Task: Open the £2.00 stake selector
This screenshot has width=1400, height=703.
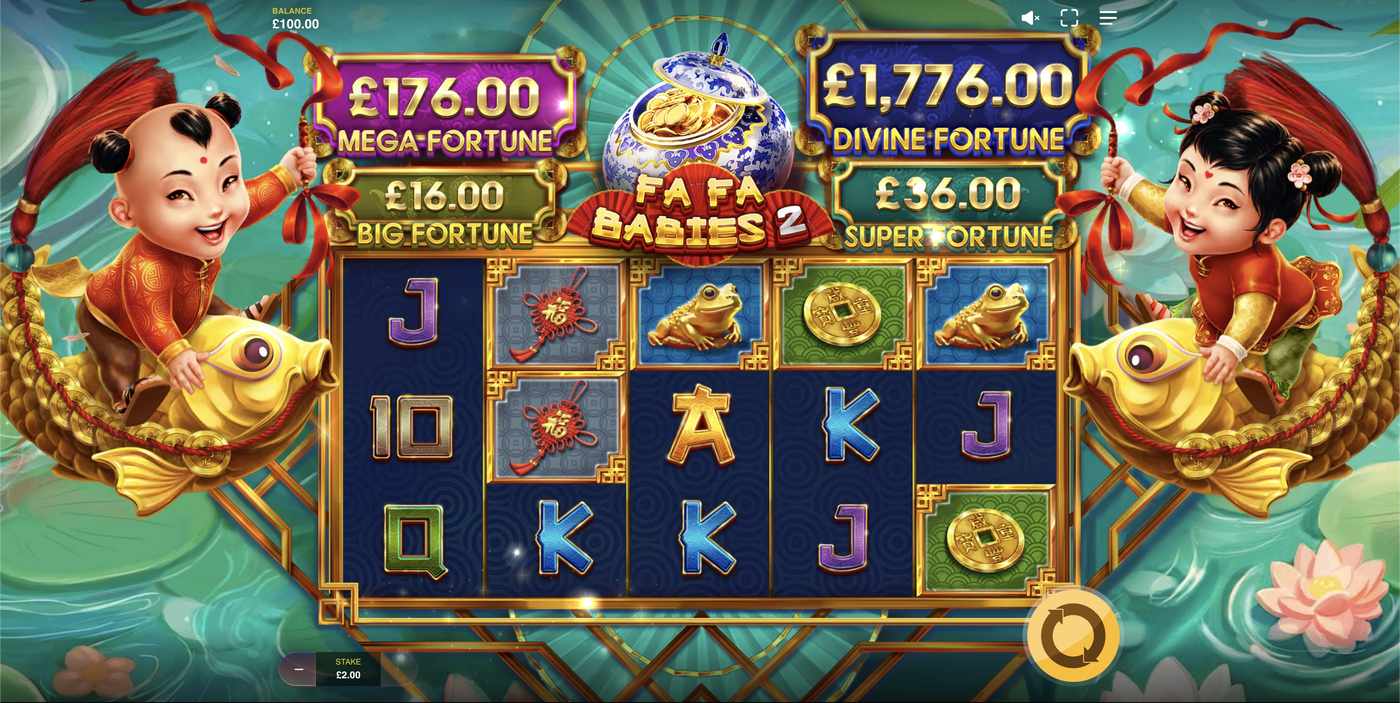Action: [x=348, y=669]
